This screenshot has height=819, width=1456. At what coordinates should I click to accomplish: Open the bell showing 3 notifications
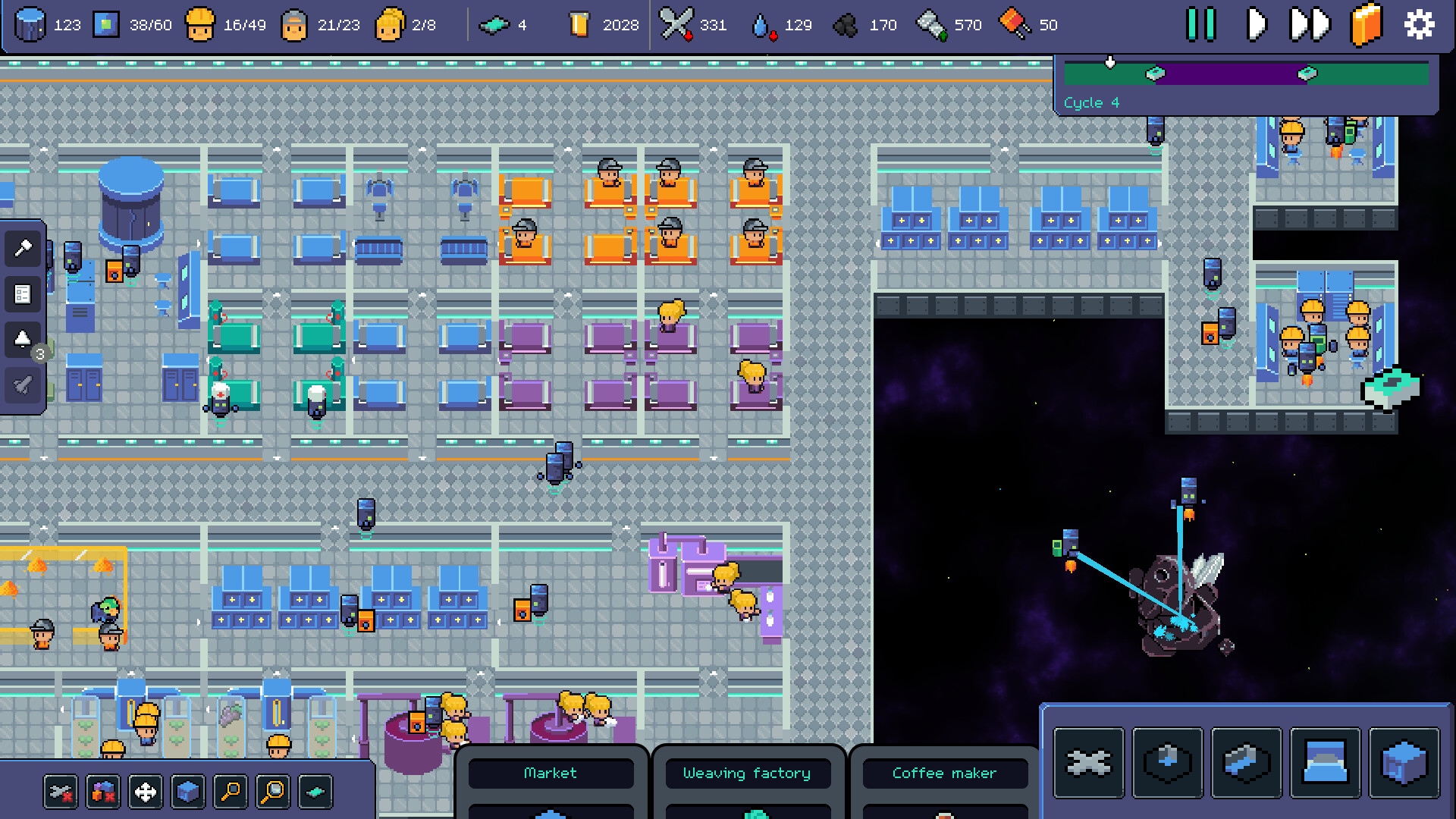(x=22, y=340)
